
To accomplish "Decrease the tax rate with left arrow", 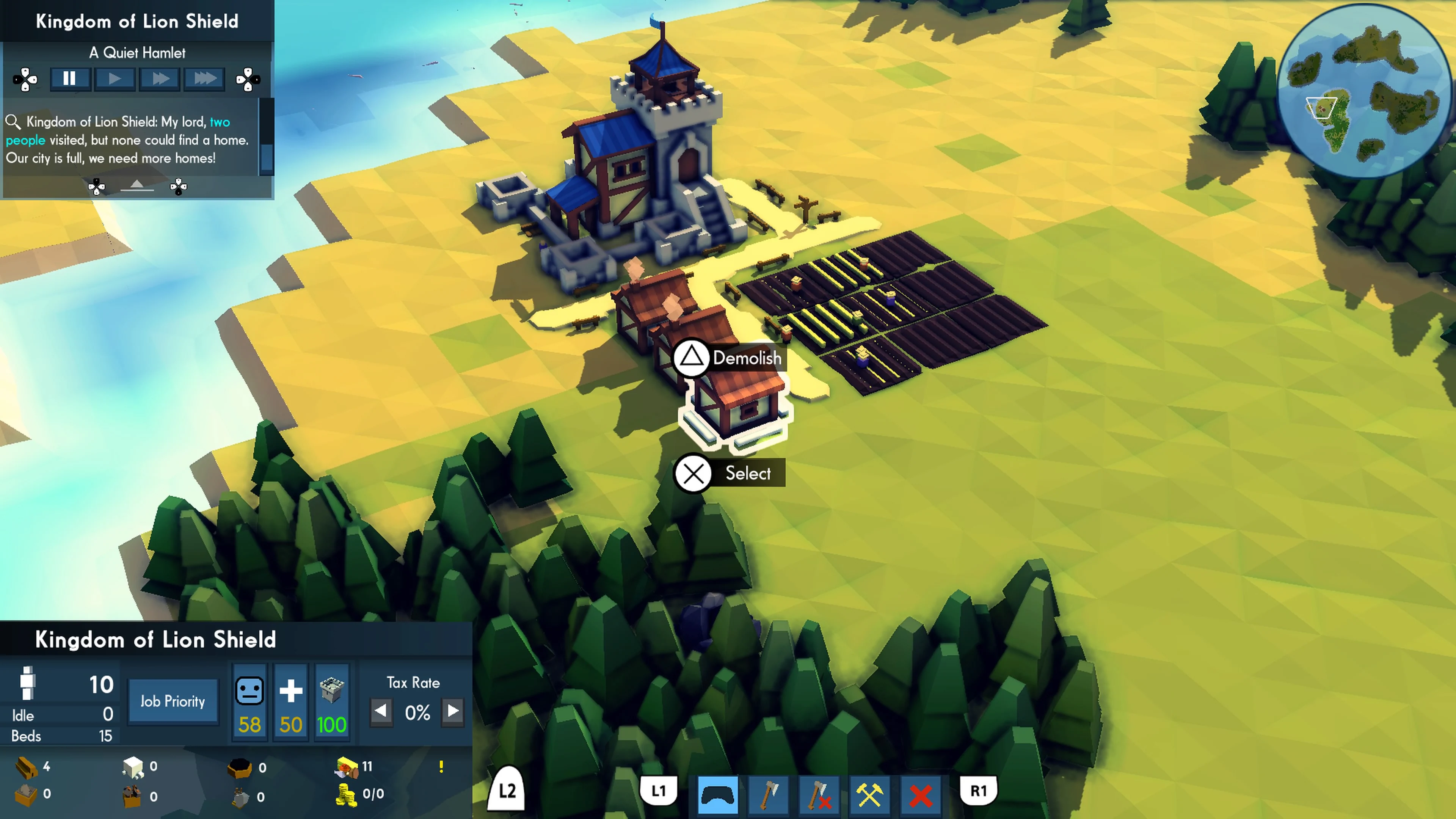I will [381, 713].
